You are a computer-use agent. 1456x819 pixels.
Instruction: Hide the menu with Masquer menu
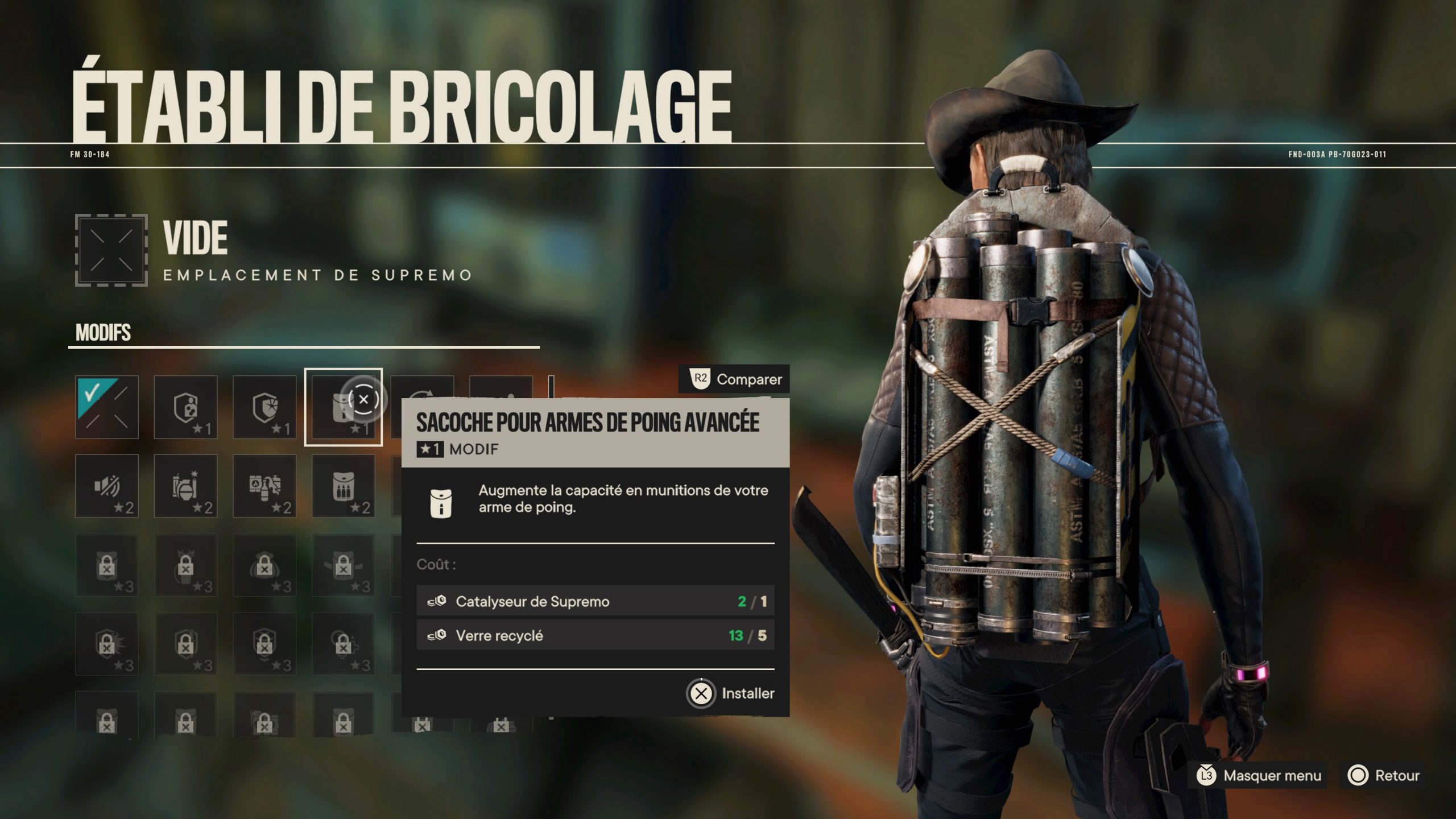(x=1259, y=775)
